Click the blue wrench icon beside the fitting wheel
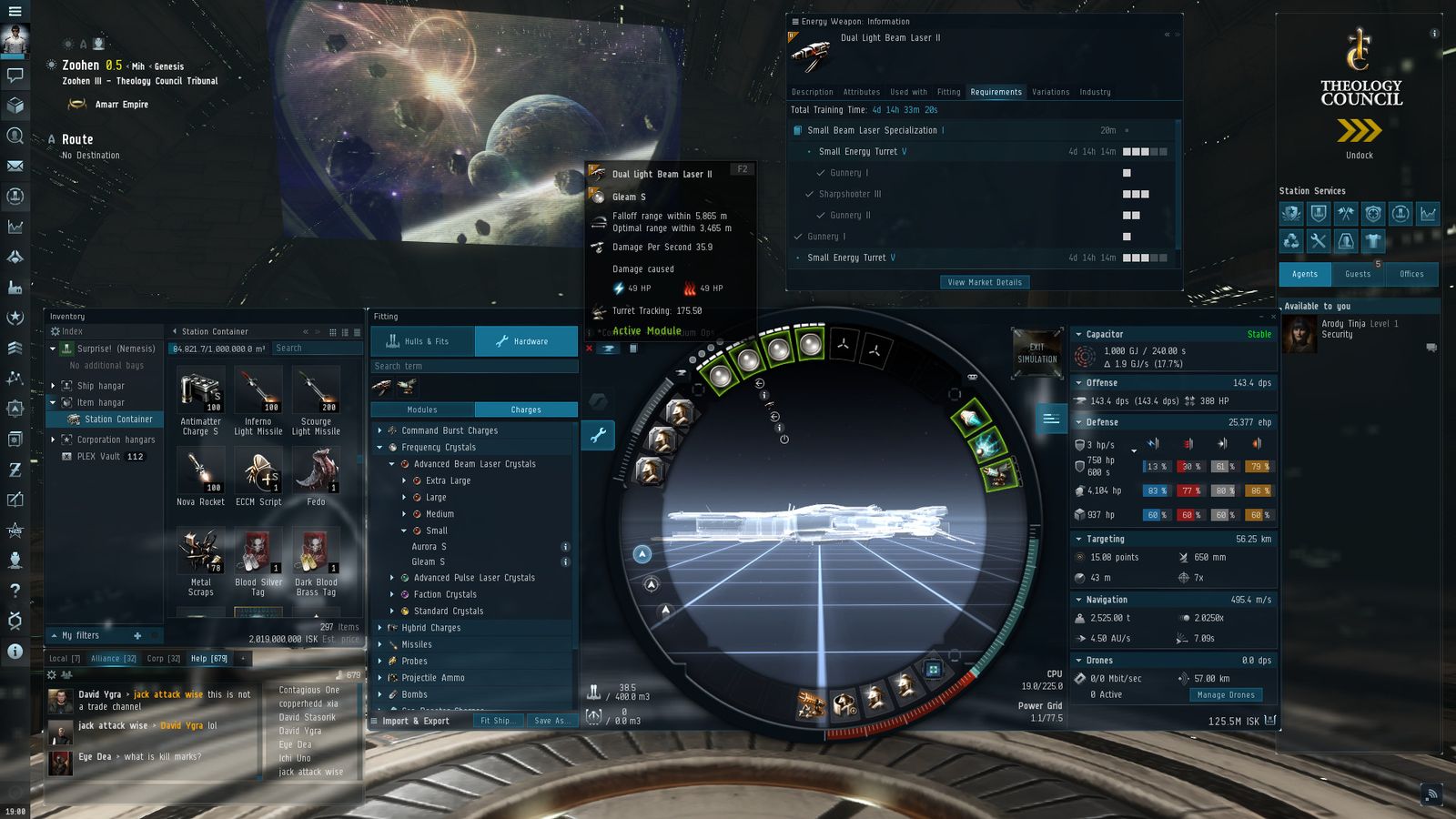This screenshot has height=819, width=1456. 598,435
